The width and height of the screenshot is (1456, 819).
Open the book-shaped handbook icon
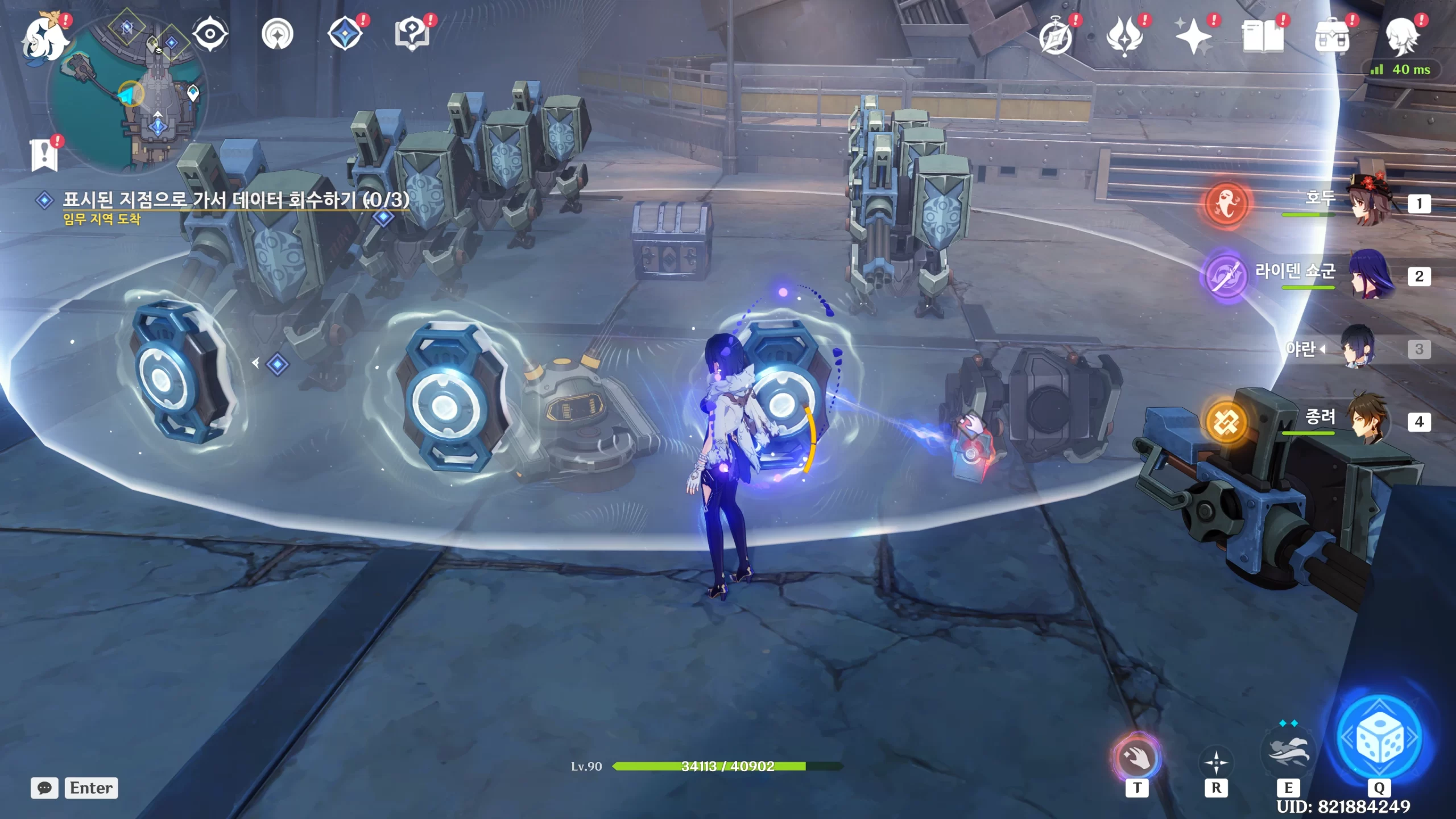(x=1262, y=37)
